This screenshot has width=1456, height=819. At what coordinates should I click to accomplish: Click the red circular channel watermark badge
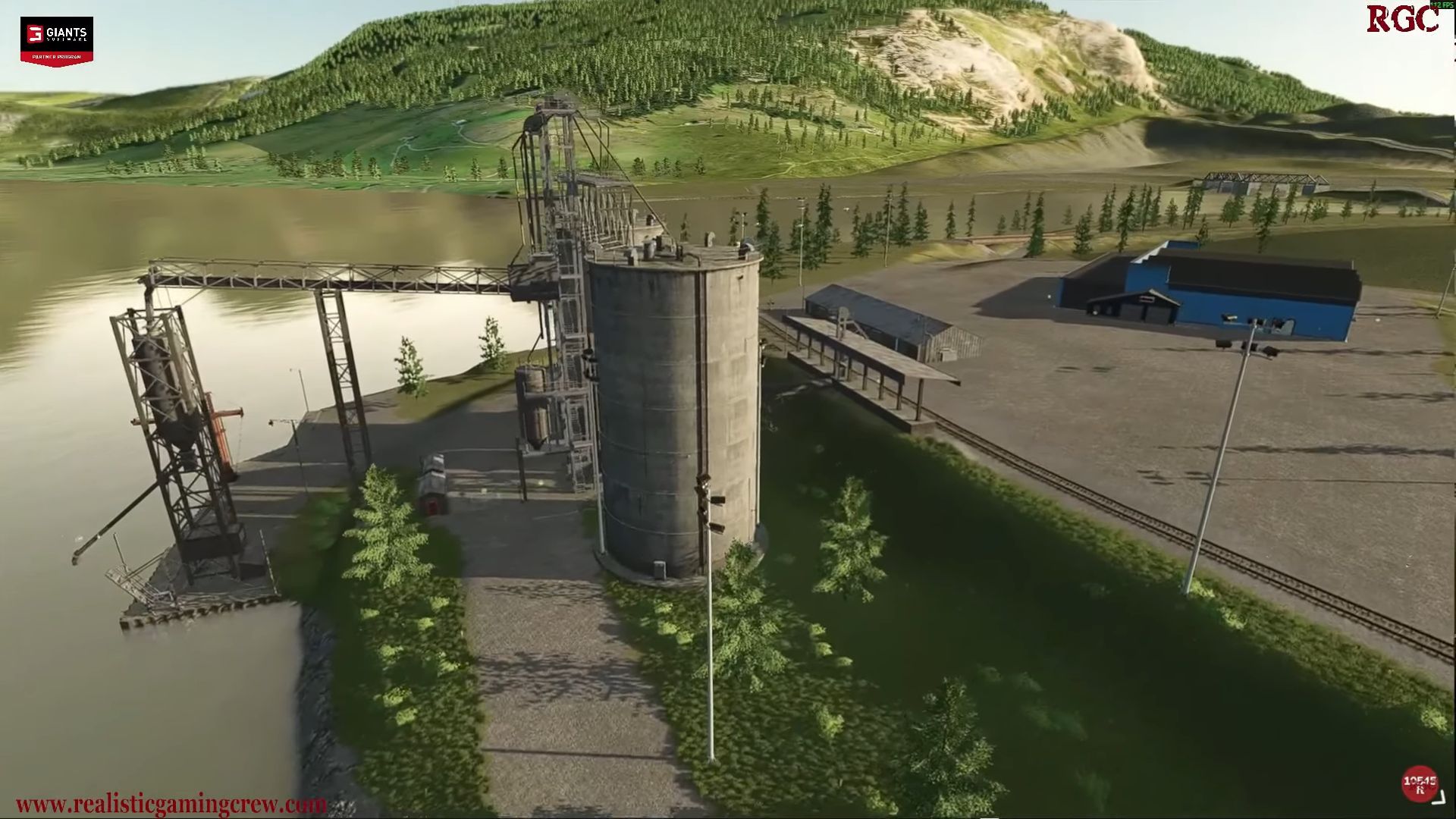coord(1419,783)
